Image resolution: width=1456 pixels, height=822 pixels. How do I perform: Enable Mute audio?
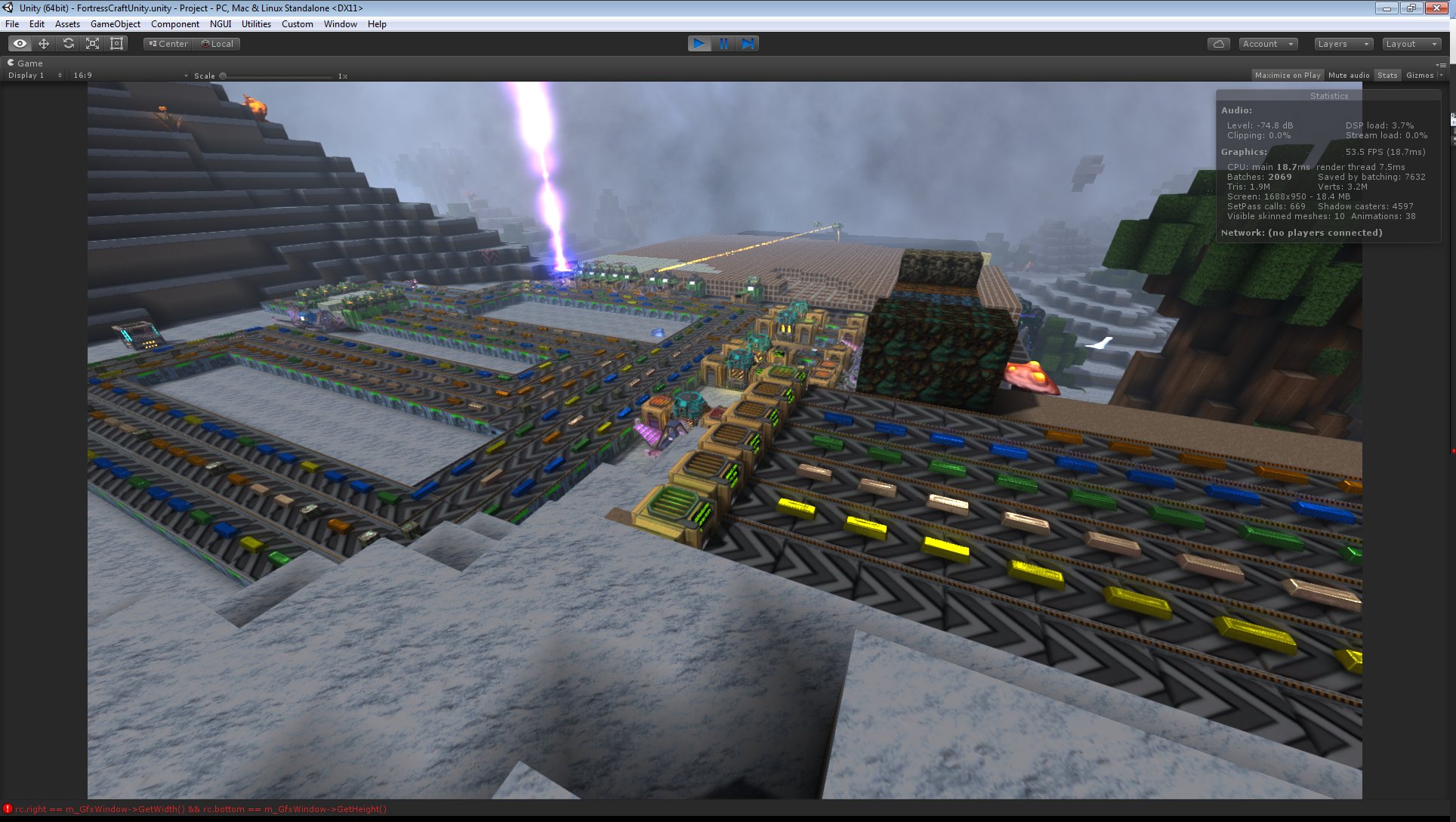tap(1349, 75)
